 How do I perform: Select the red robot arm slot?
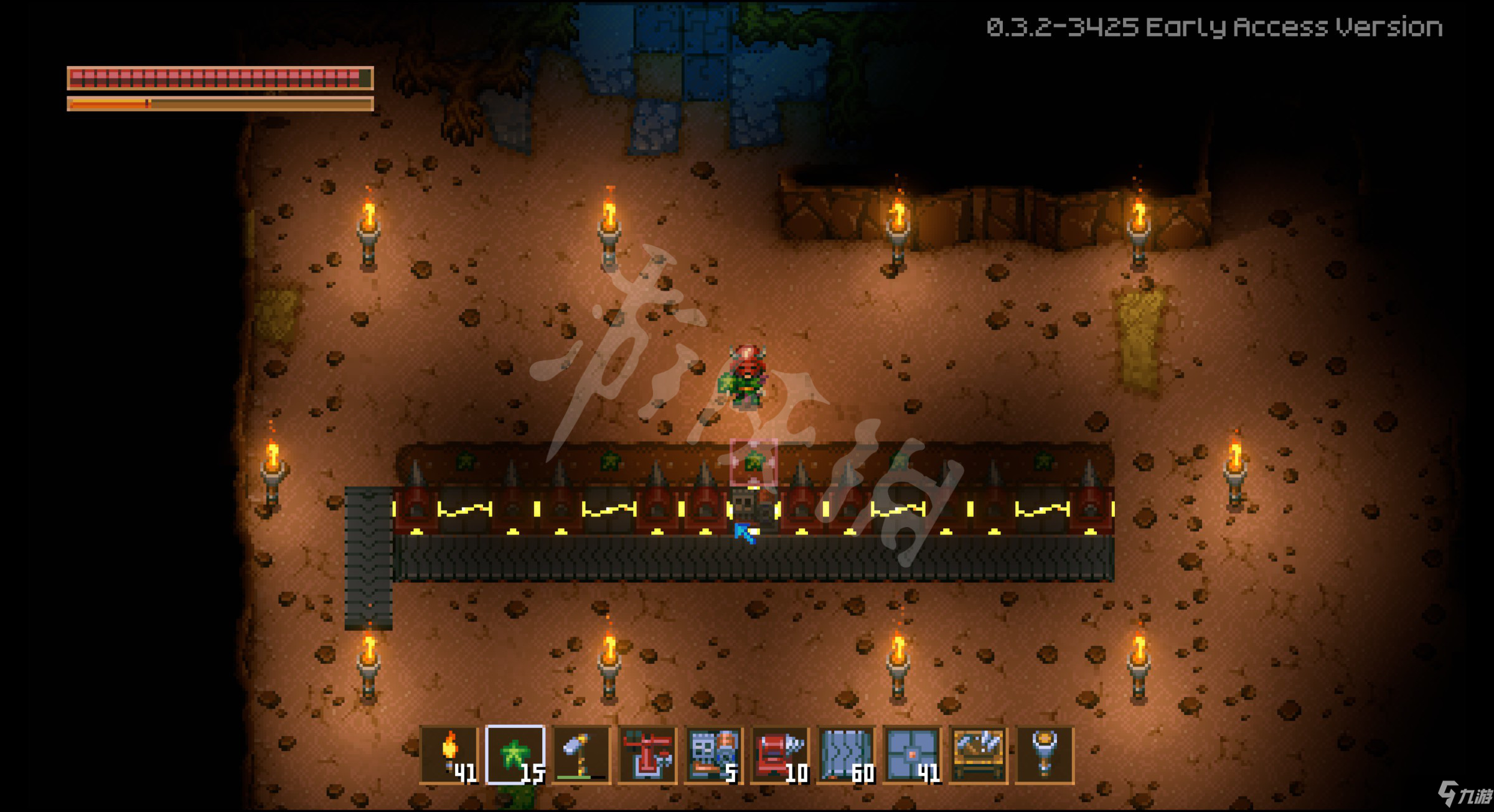point(647,755)
